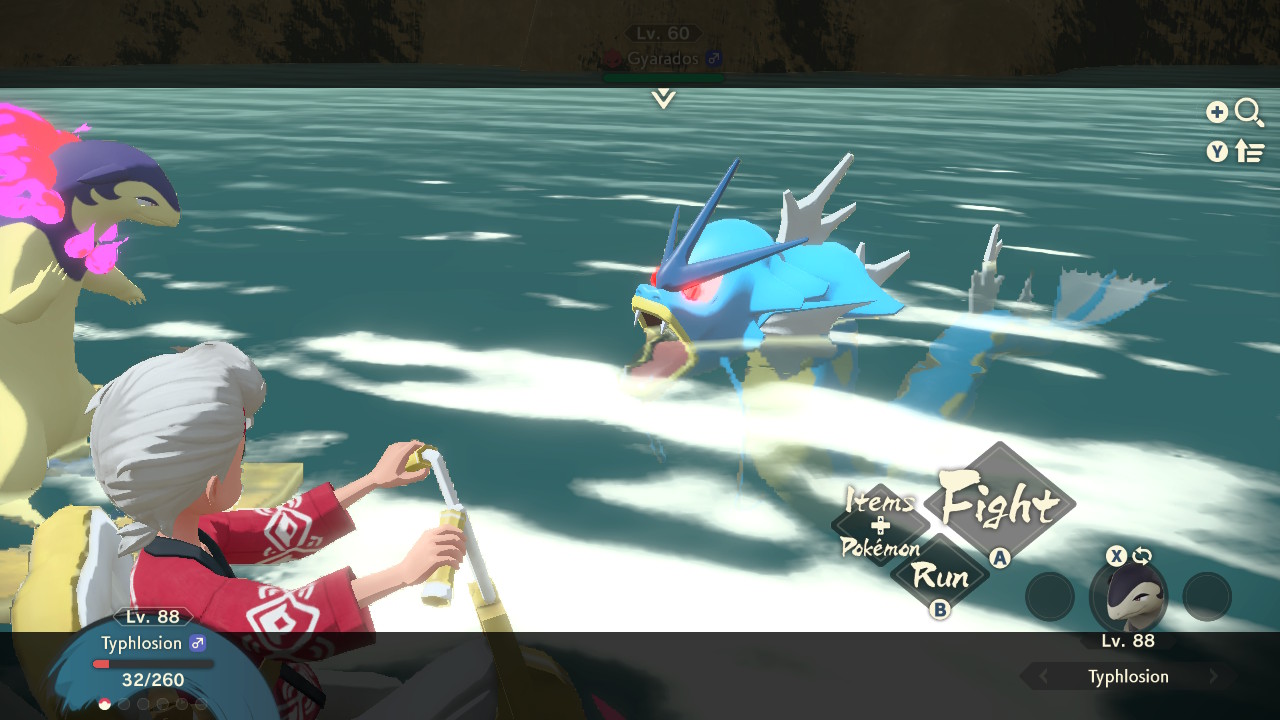Click the red Poké Ball party indicator

(x=104, y=703)
